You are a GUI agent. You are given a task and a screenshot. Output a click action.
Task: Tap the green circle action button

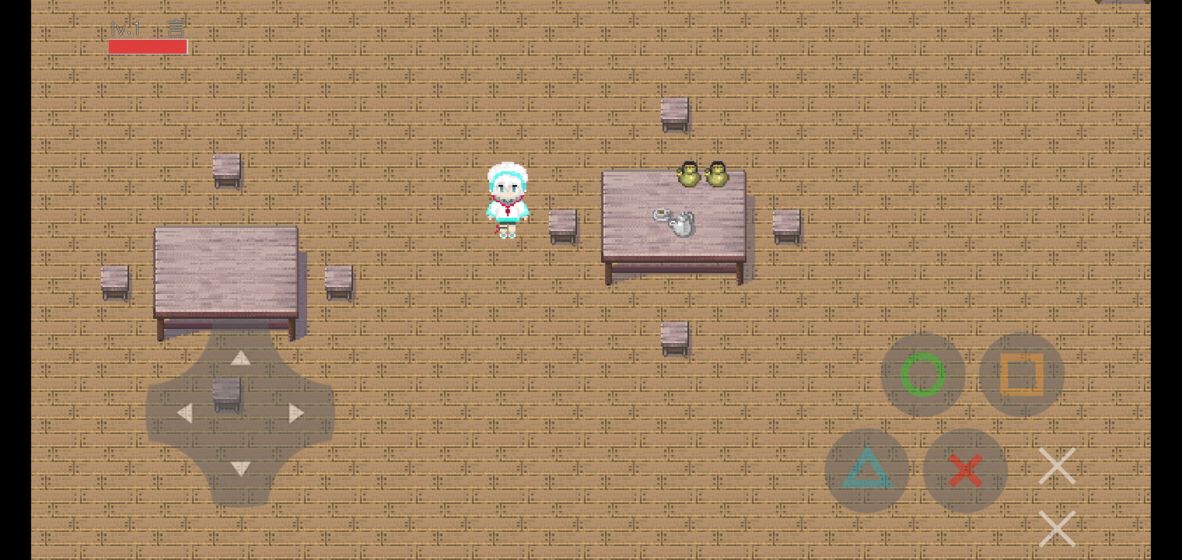(922, 375)
